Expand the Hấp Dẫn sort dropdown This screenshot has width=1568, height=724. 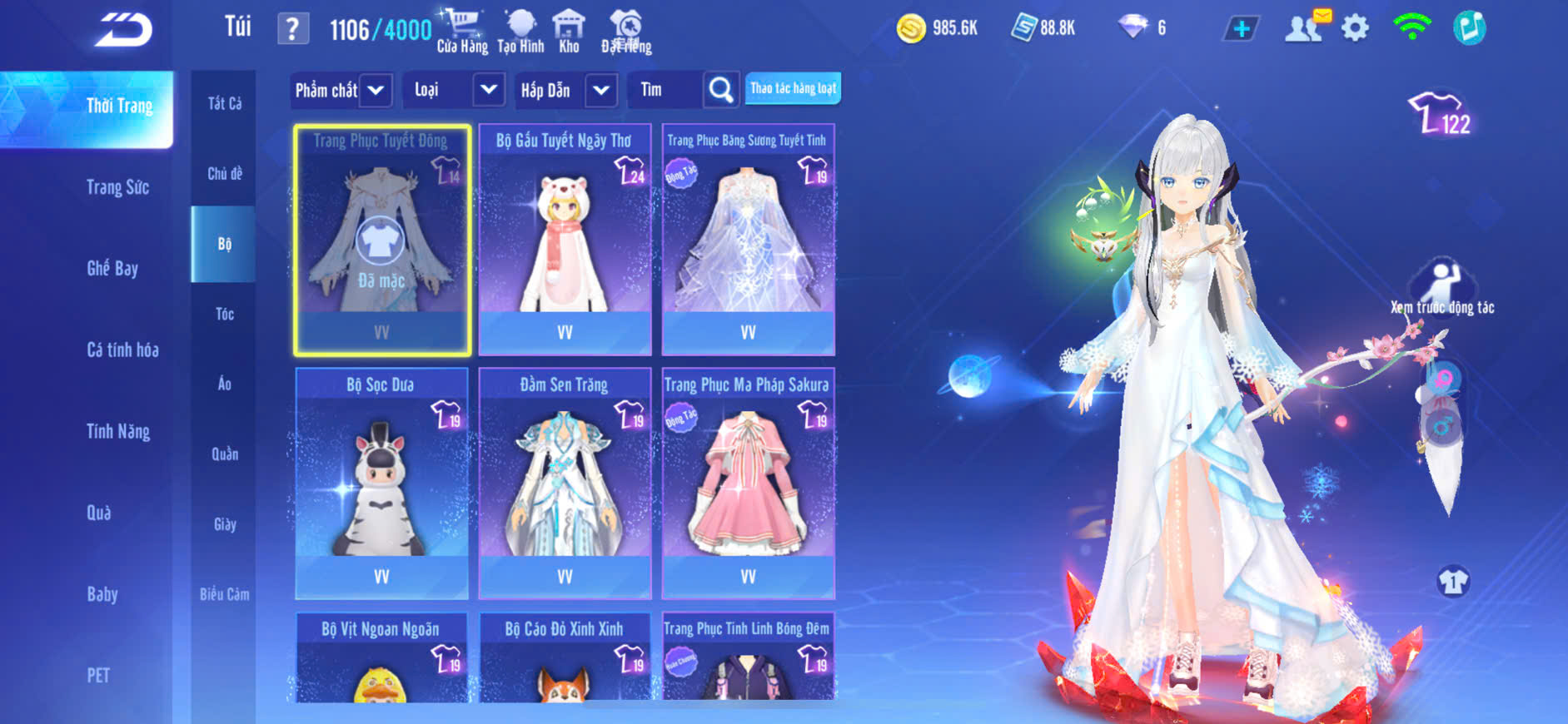point(601,90)
